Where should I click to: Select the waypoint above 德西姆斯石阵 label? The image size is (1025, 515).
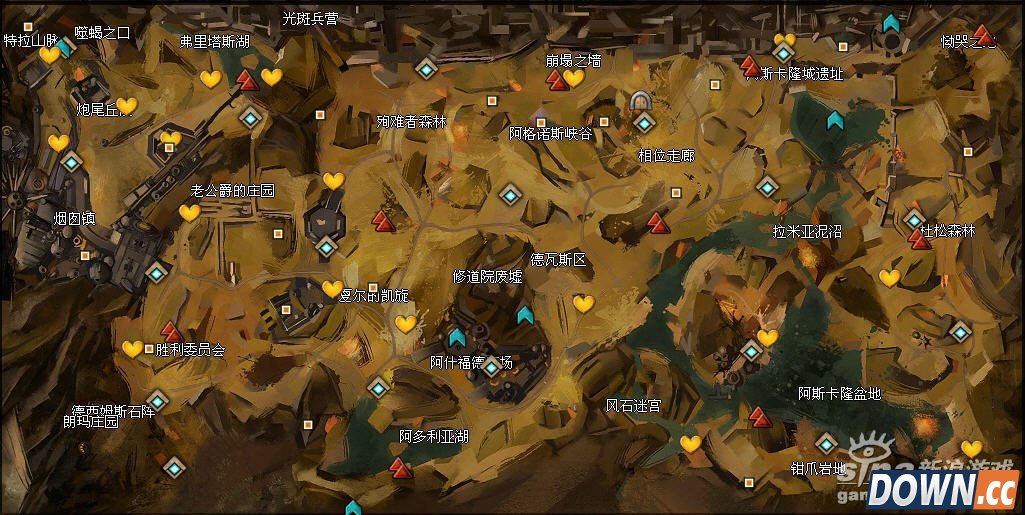point(157,401)
